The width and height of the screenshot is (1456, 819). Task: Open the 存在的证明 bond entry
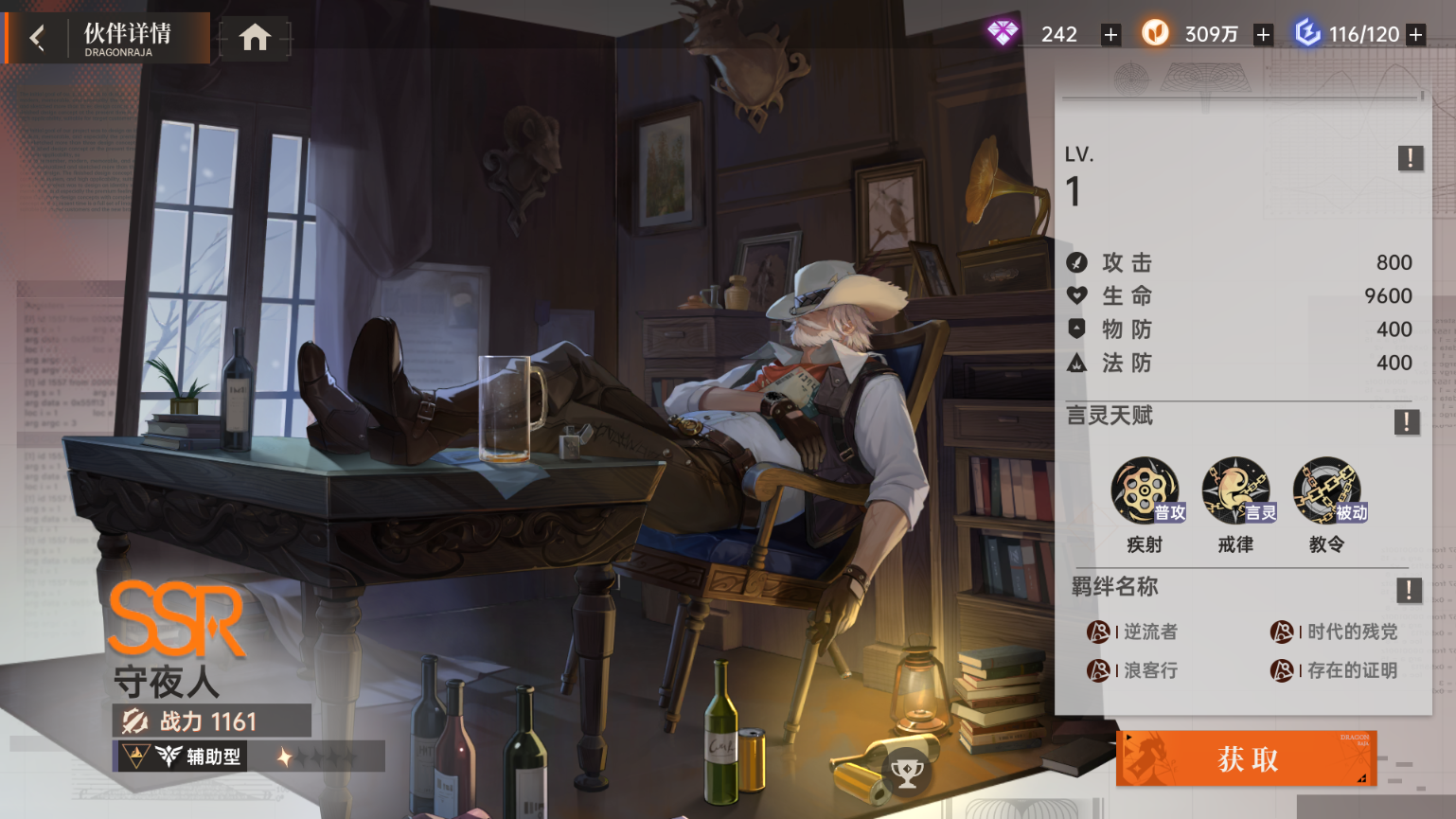pos(1335,670)
